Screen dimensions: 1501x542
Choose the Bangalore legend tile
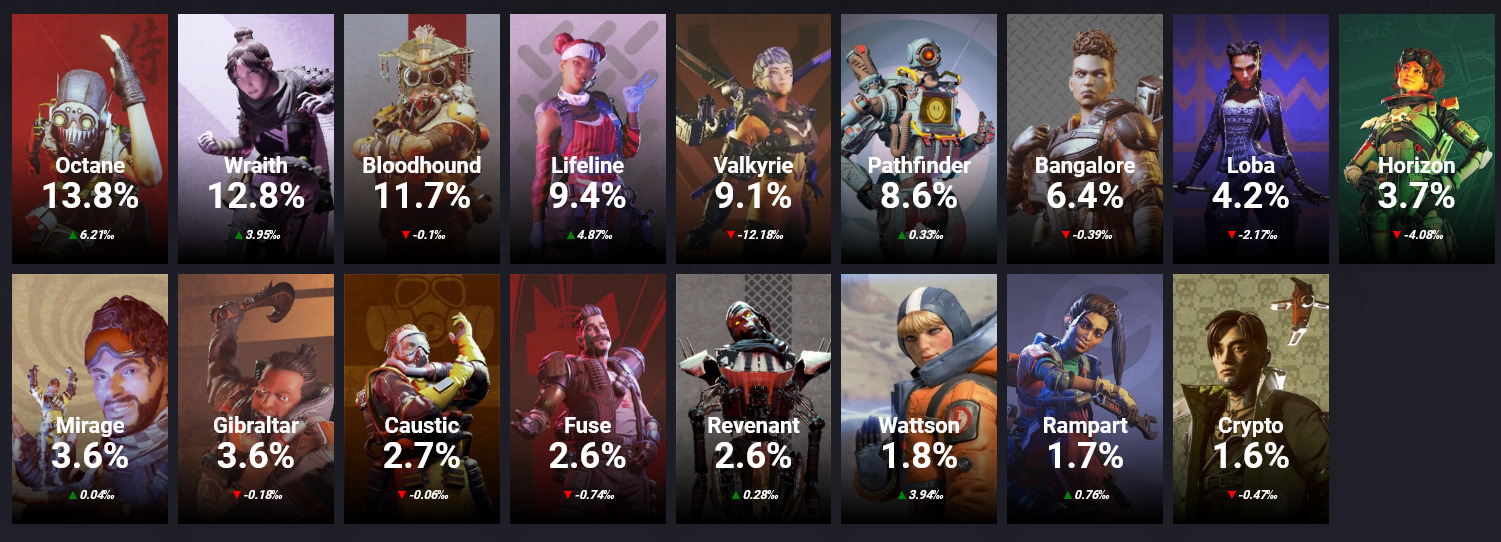pos(1085,138)
